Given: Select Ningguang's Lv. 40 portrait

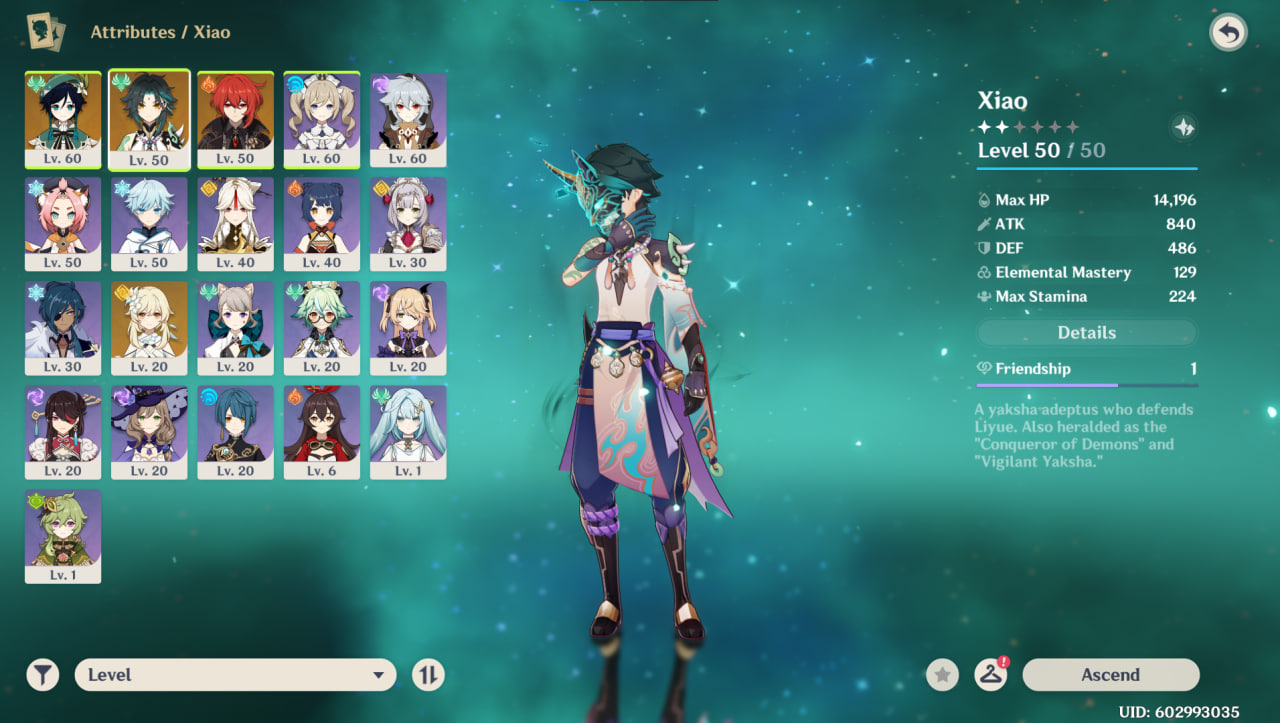Looking at the screenshot, I should 235,223.
